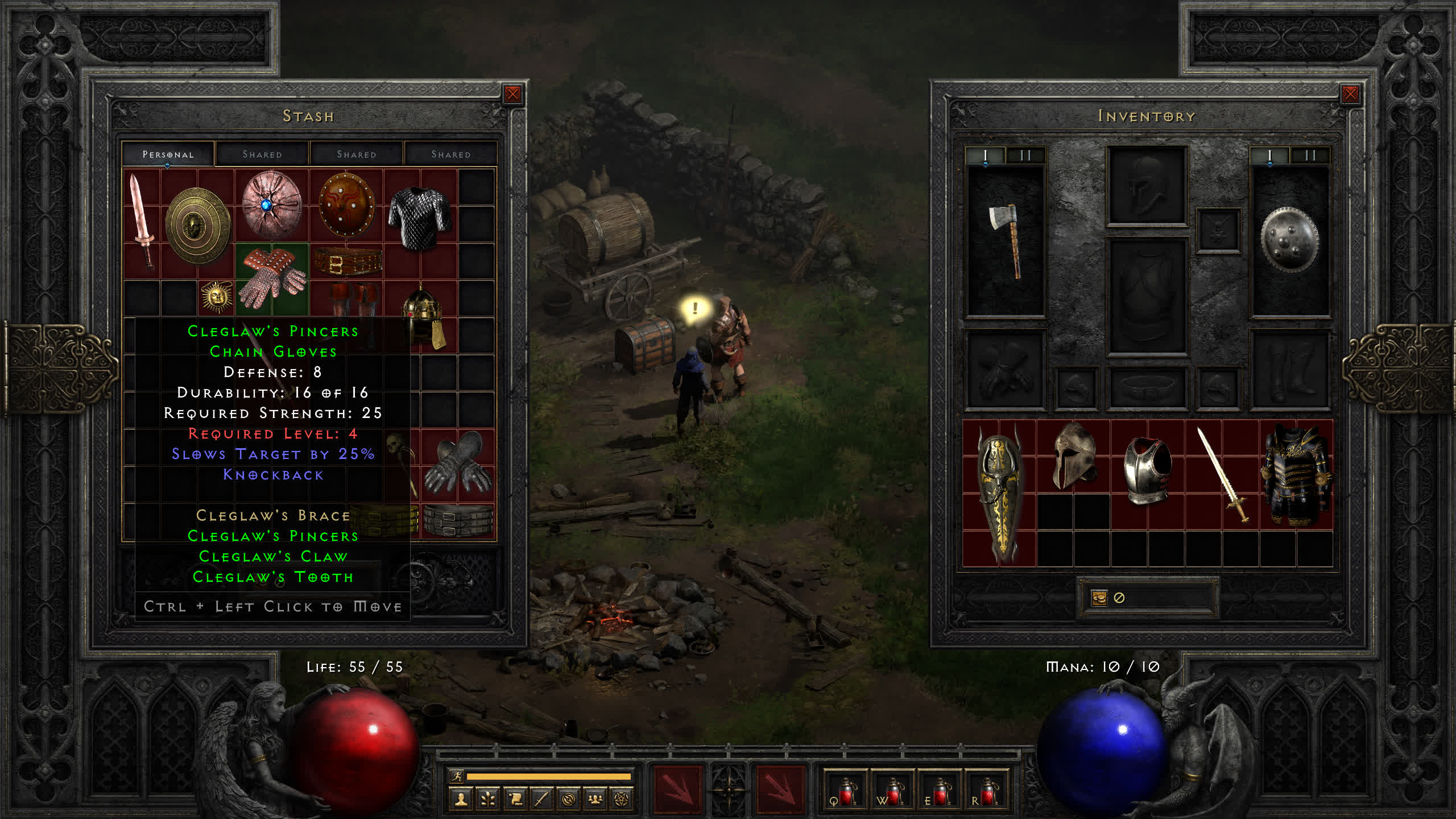
Task: Switch to the Personal stash tab
Action: [x=168, y=155]
